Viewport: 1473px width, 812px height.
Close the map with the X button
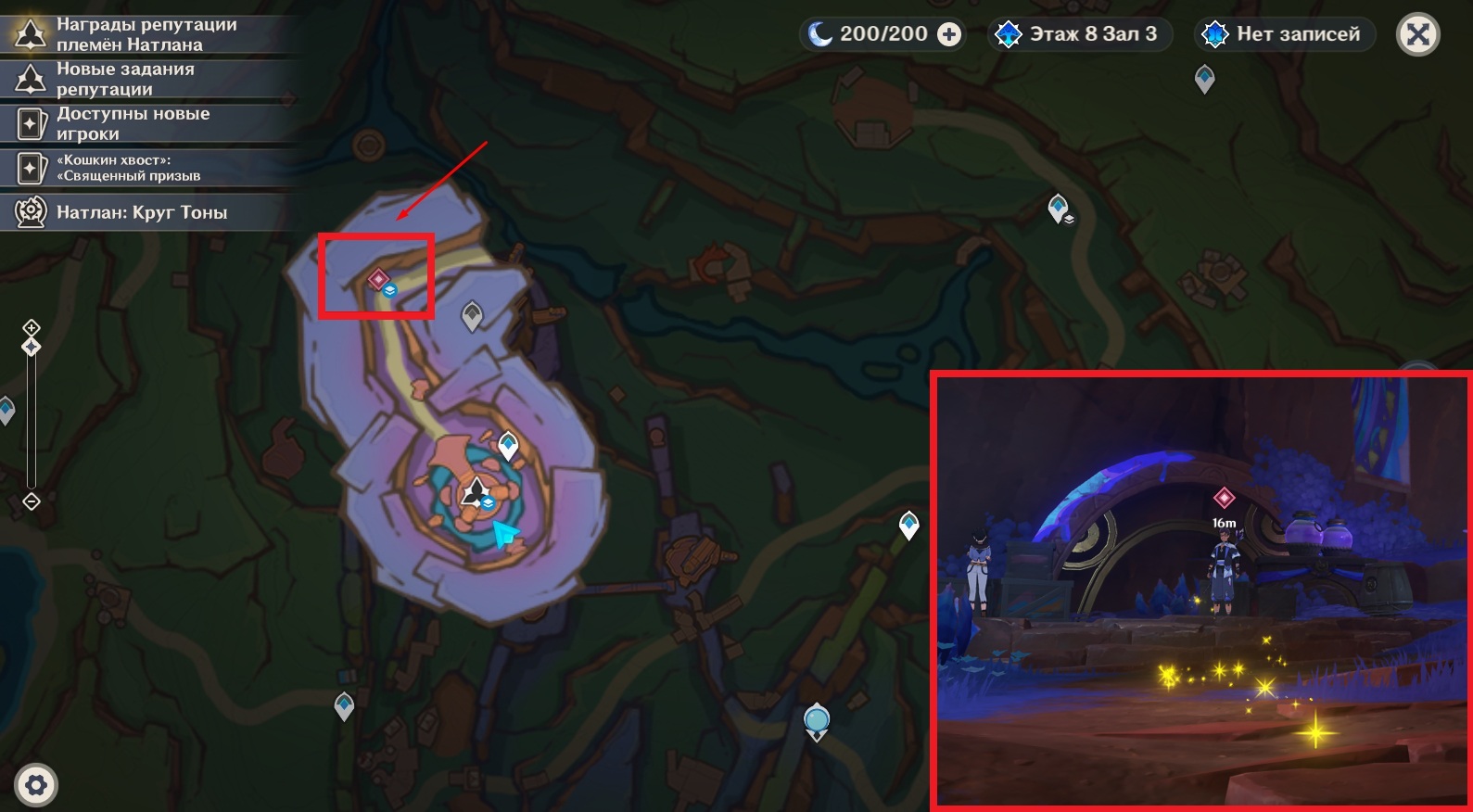[x=1417, y=35]
